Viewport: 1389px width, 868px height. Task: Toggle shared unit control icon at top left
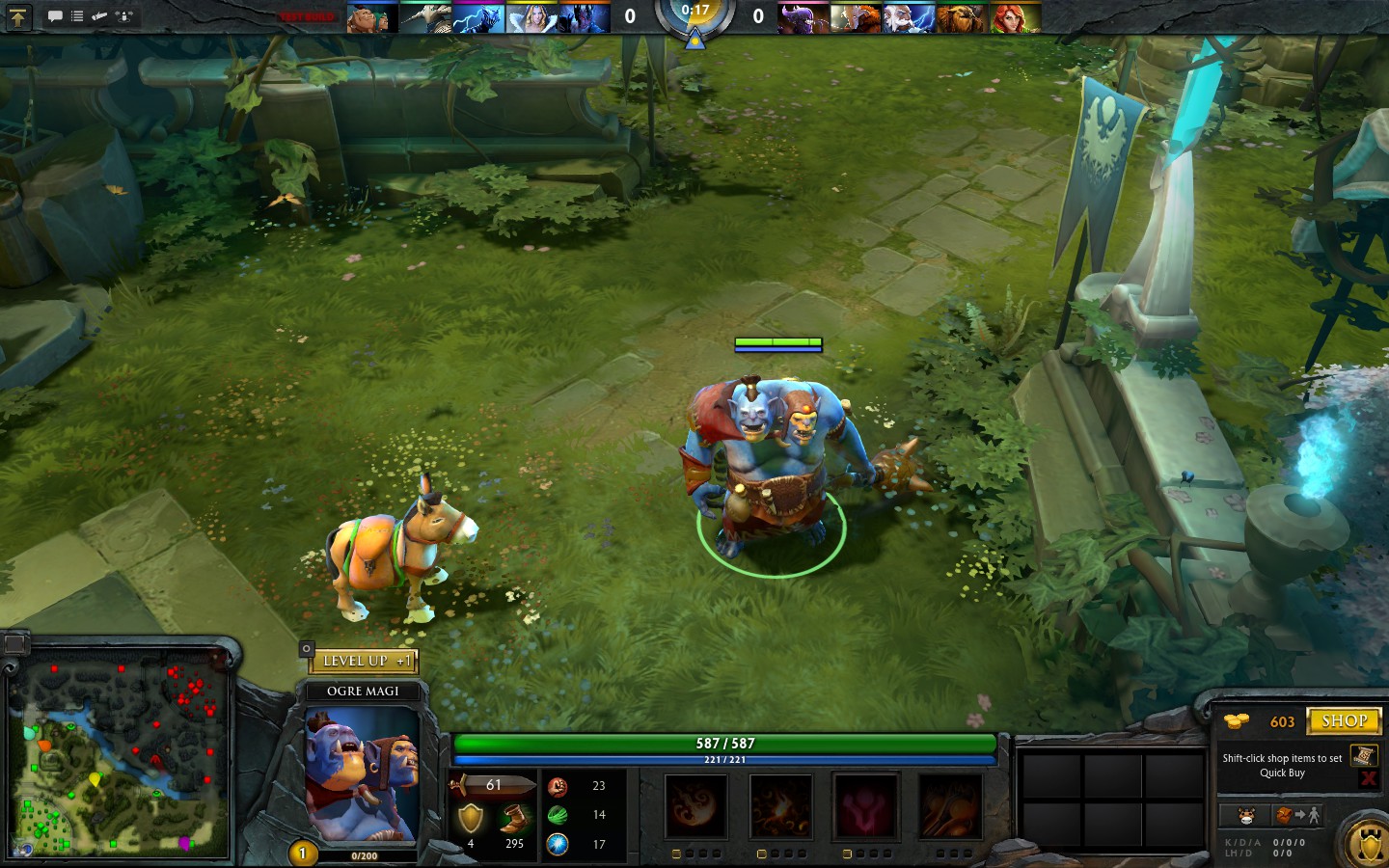123,15
